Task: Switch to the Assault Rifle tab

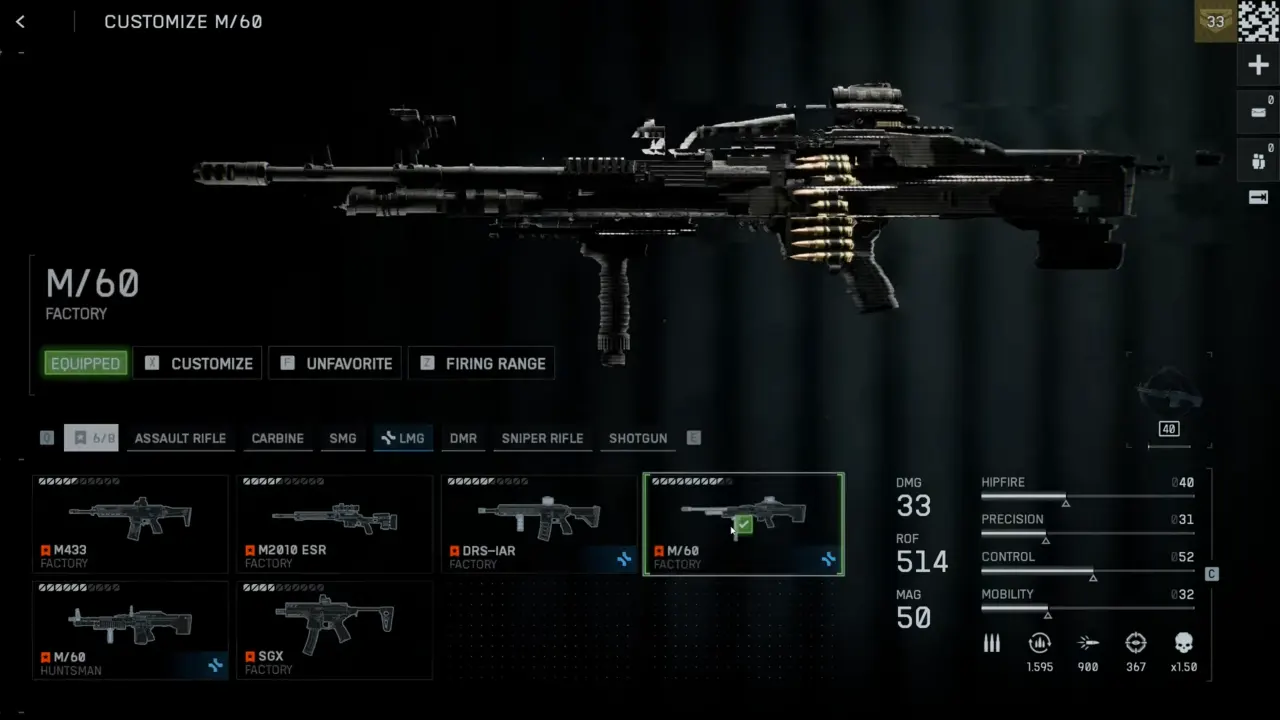Action: (180, 438)
